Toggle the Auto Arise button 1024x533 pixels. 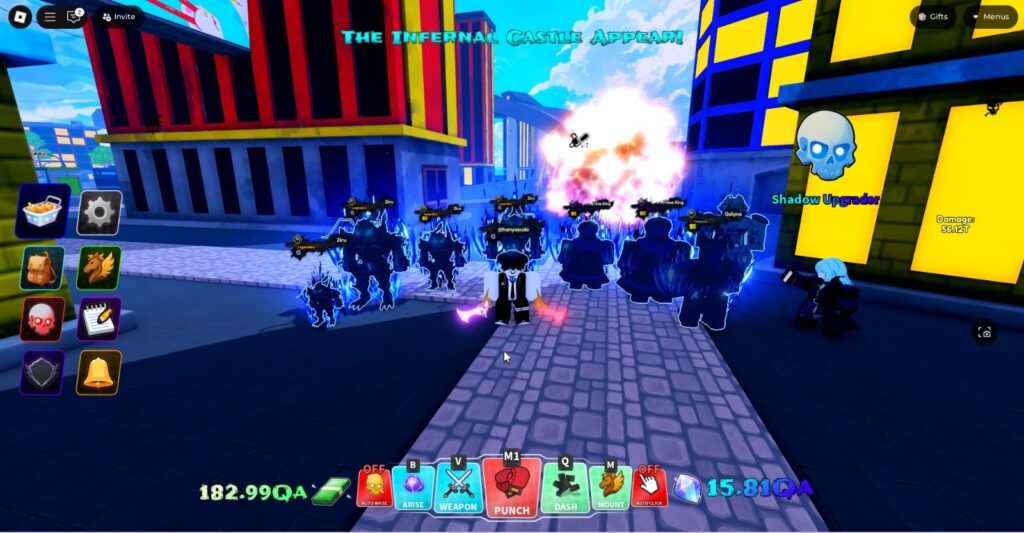(374, 488)
